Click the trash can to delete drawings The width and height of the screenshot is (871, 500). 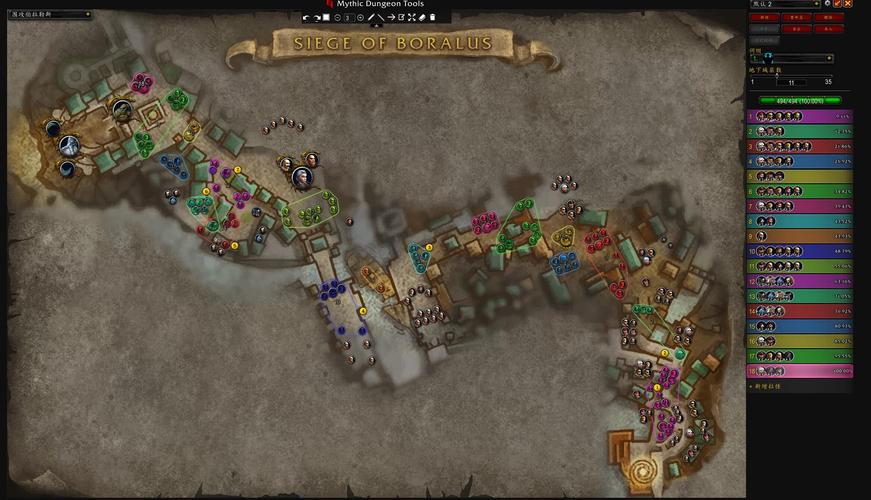(433, 18)
